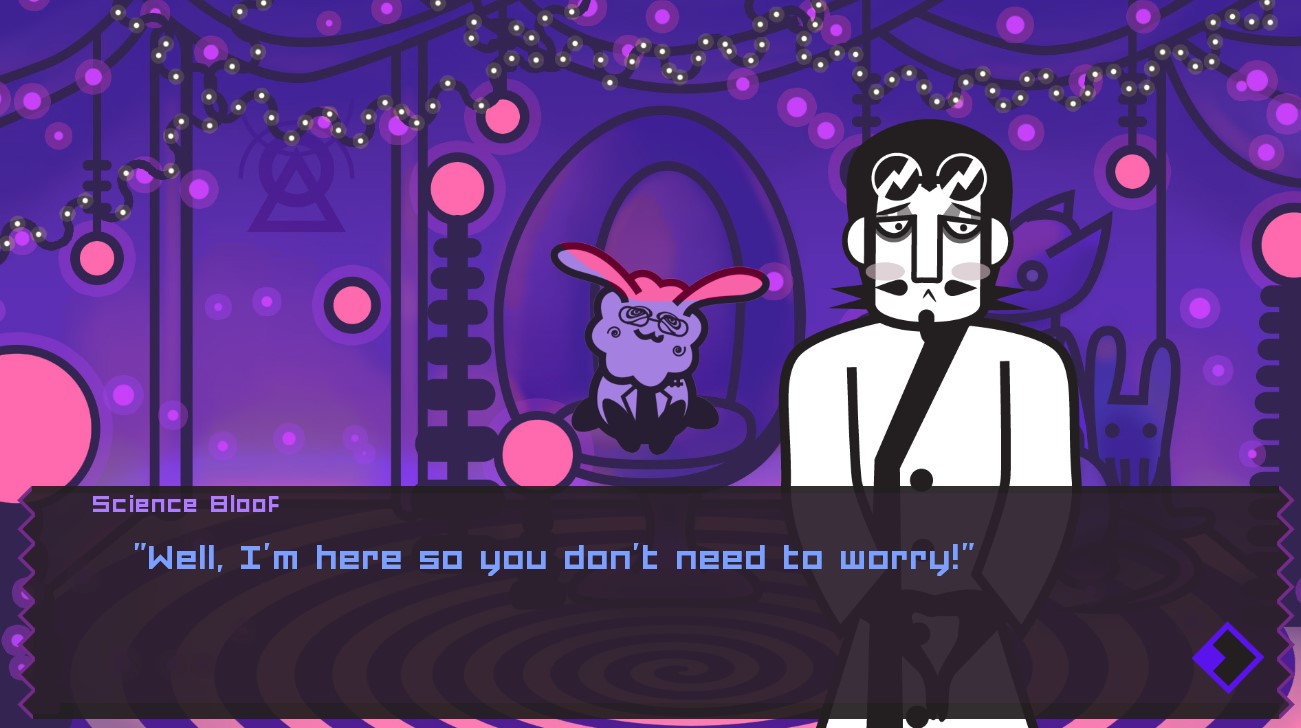Image resolution: width=1301 pixels, height=728 pixels.
Task: Select the purple bunny creature on the pedestal
Action: click(650, 340)
